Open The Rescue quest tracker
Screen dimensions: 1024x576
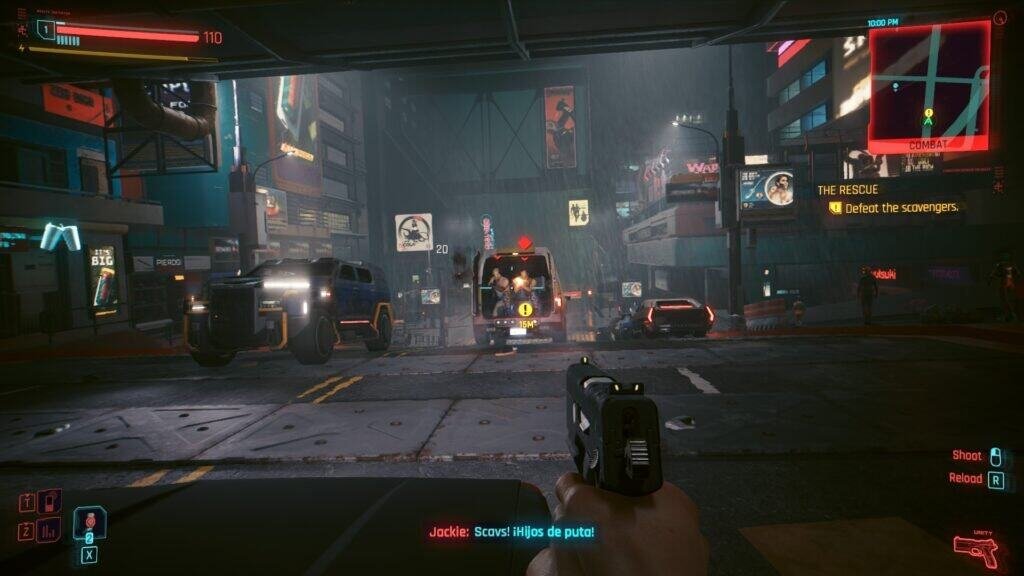coord(848,189)
